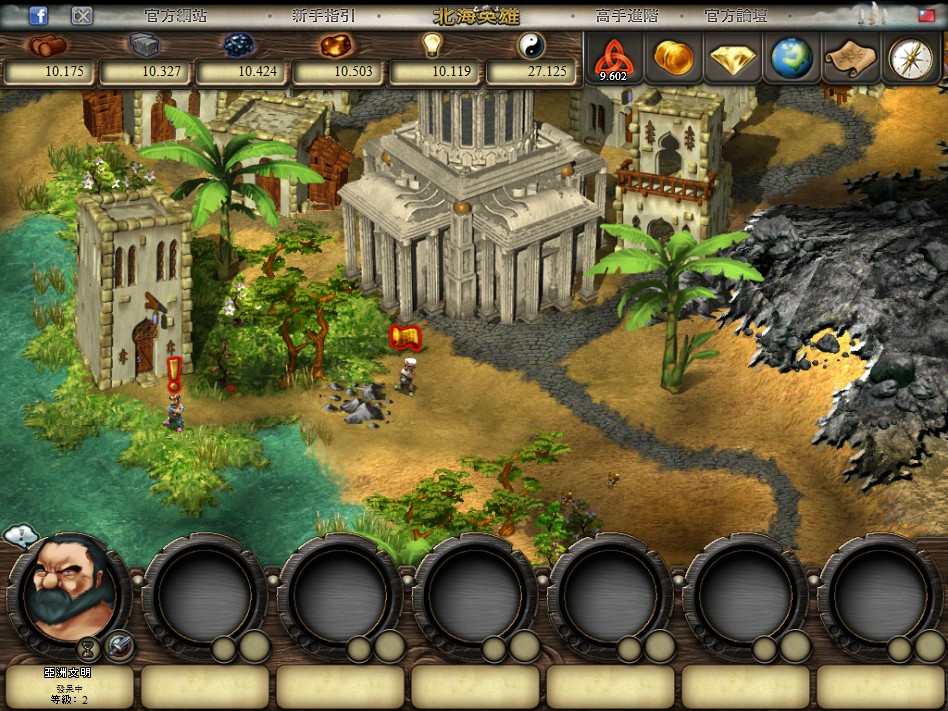Screen dimensions: 948x711
Task: Open the 新手指引 beginner guide
Action: pos(323,16)
